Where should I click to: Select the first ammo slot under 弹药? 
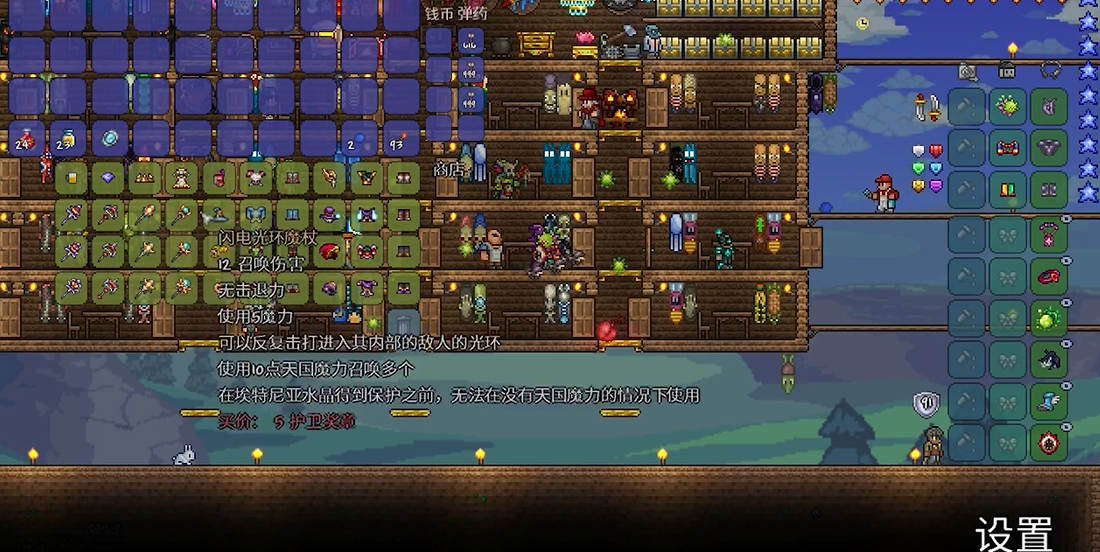point(471,42)
